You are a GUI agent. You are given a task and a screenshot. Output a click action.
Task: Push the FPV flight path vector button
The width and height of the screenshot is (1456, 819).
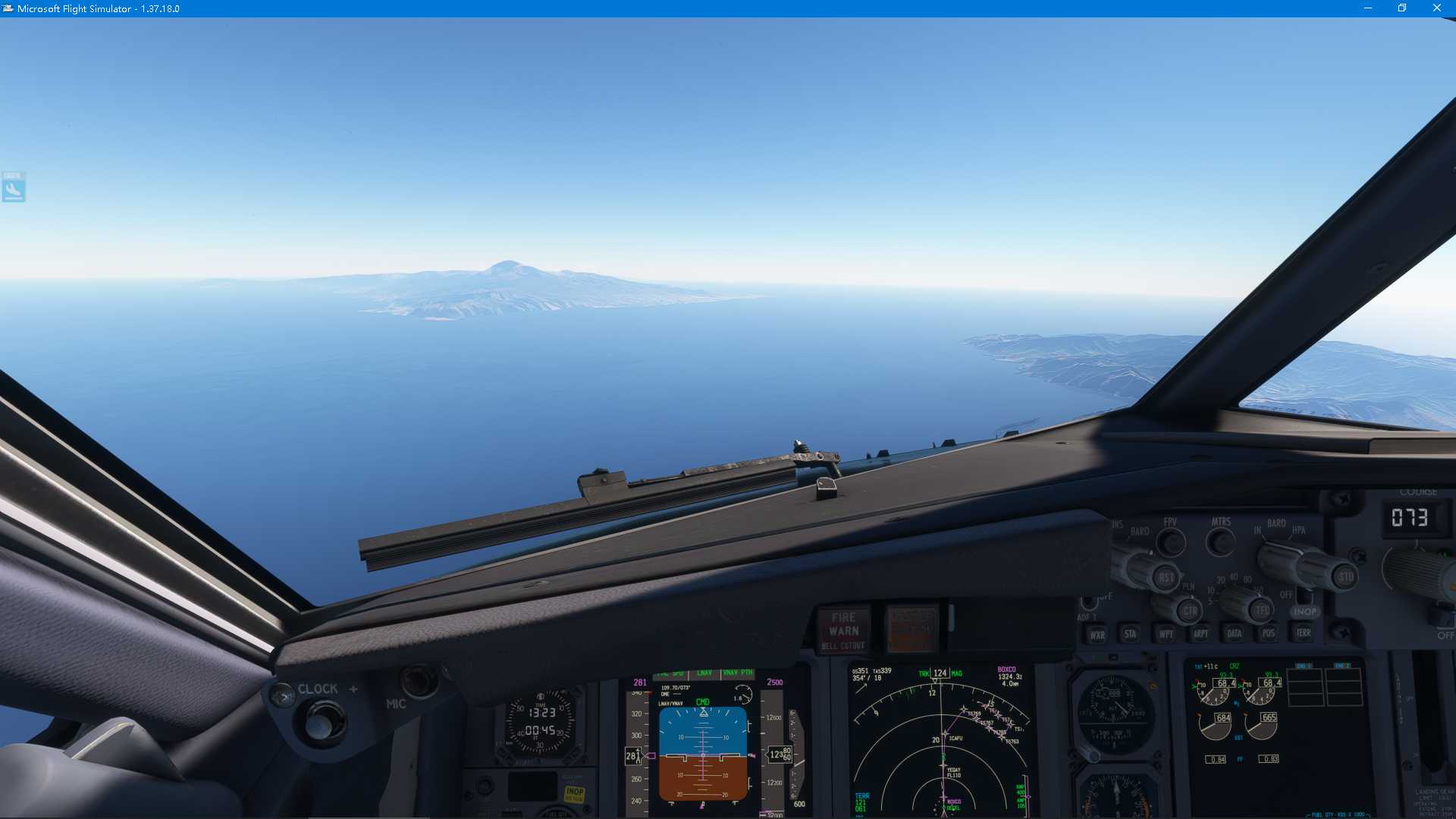point(1172,541)
